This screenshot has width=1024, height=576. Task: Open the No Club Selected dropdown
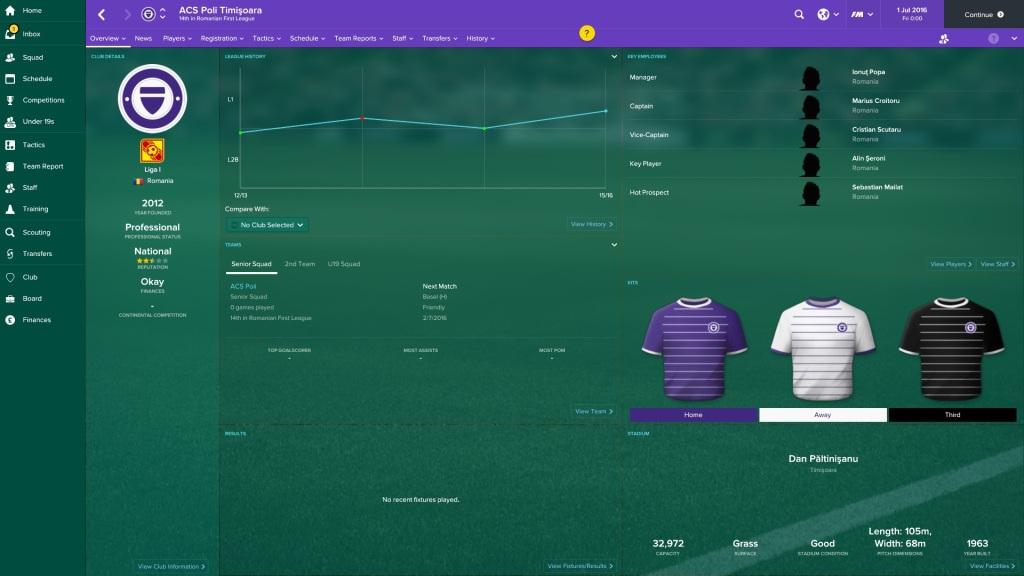[267, 225]
